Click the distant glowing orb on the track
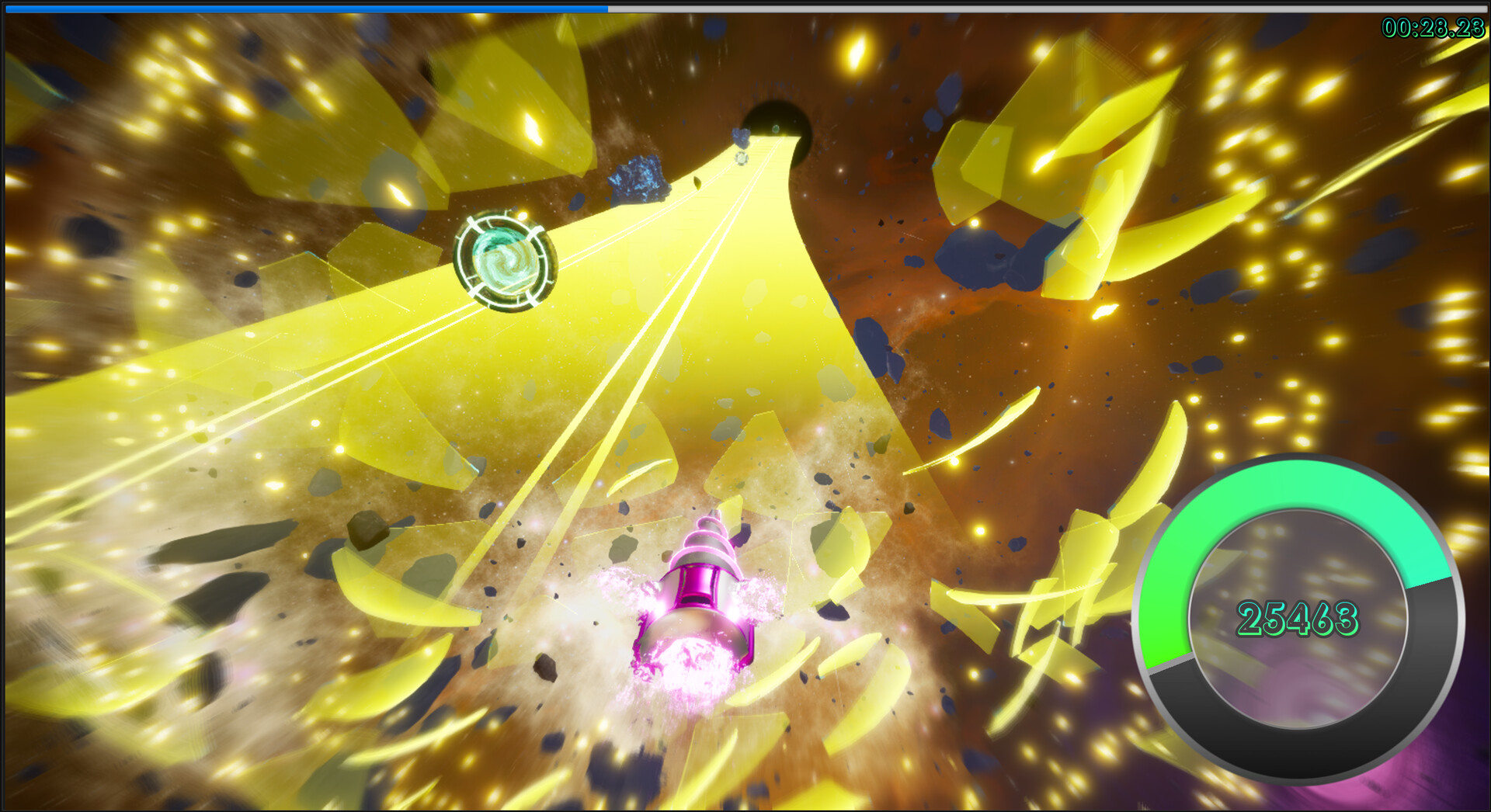This screenshot has height=812, width=1491. (x=742, y=159)
